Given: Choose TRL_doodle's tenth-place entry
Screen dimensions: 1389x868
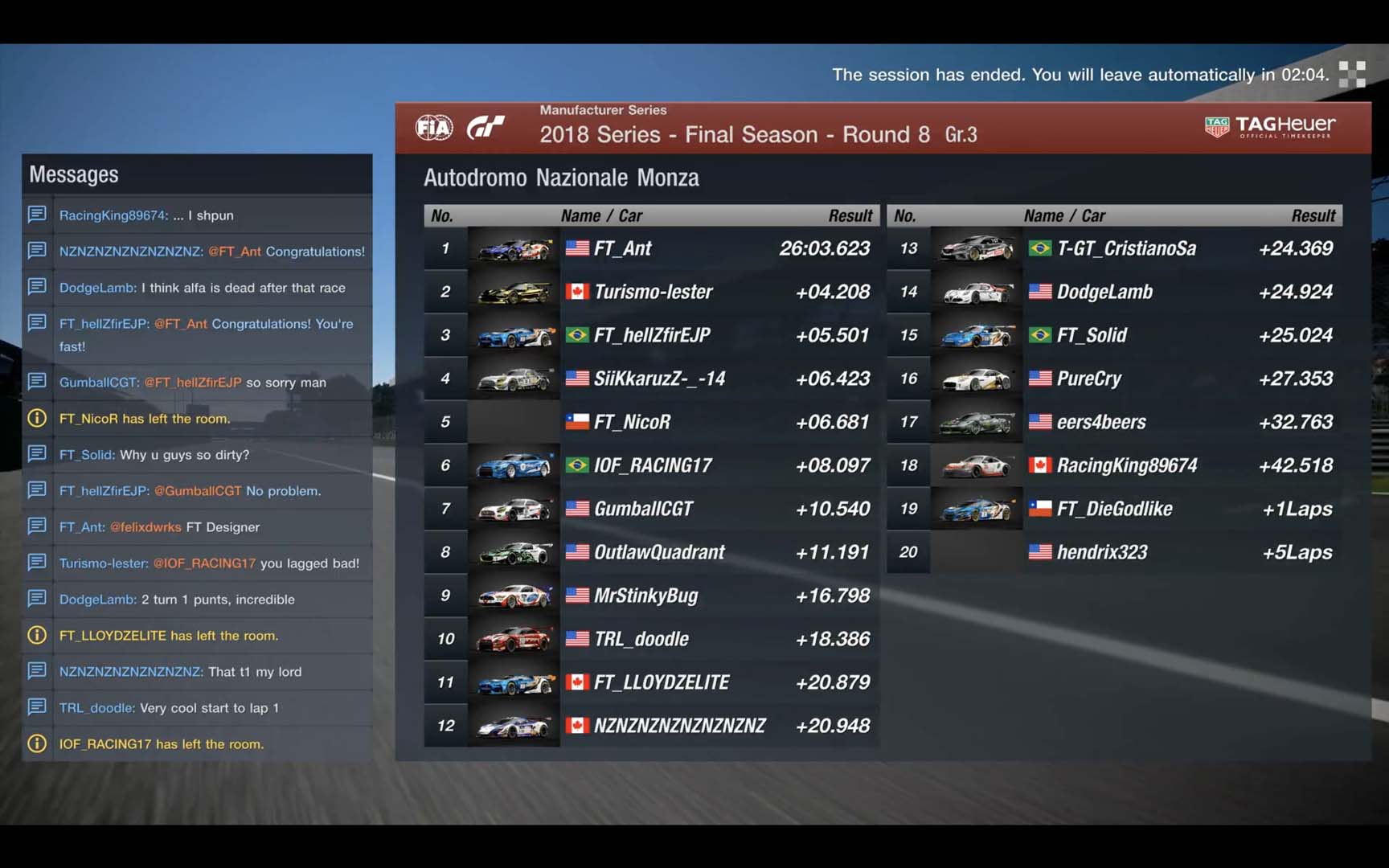Looking at the screenshot, I should click(651, 639).
